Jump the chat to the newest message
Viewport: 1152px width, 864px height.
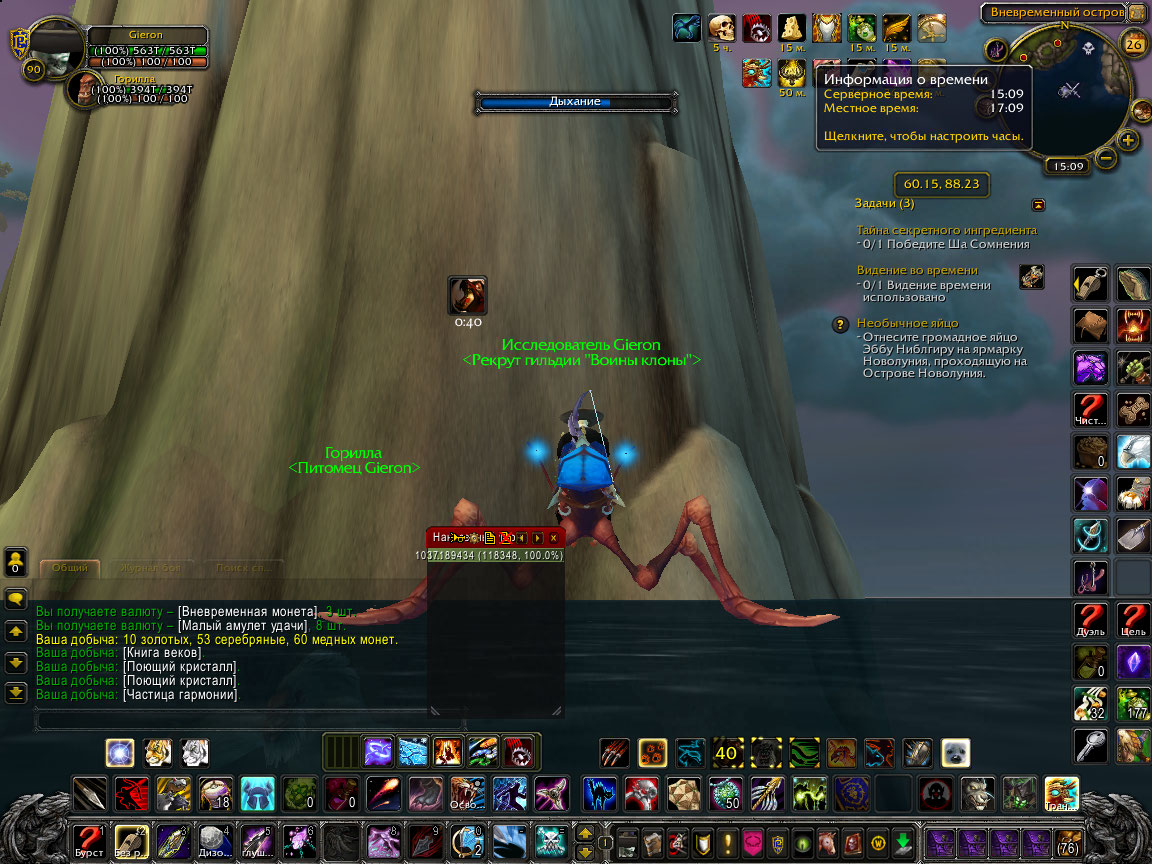16,692
